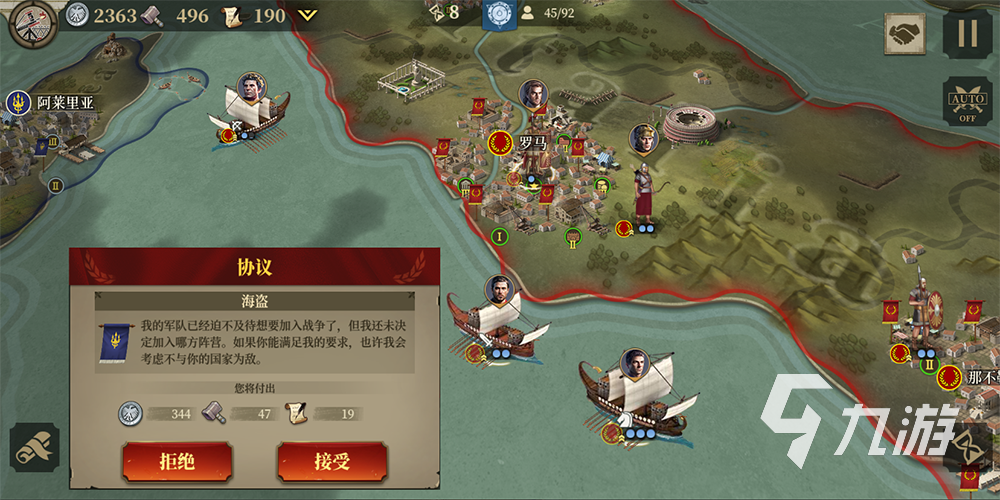End turn with the hourglass button
The height and width of the screenshot is (500, 1000).
pos(968,445)
